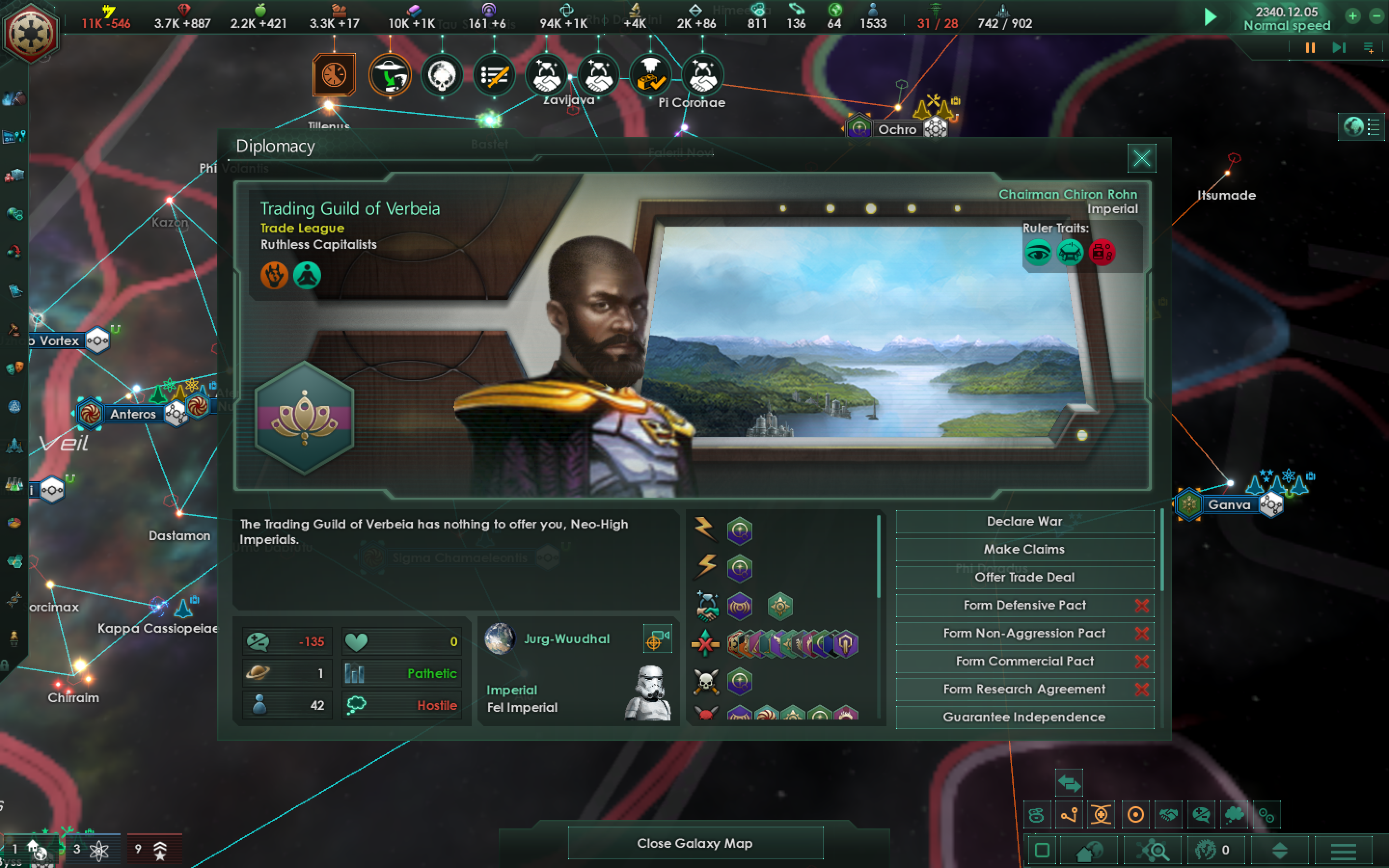Image resolution: width=1389 pixels, height=868 pixels.
Task: Open the message settings menu below the date
Action: 1370,48
